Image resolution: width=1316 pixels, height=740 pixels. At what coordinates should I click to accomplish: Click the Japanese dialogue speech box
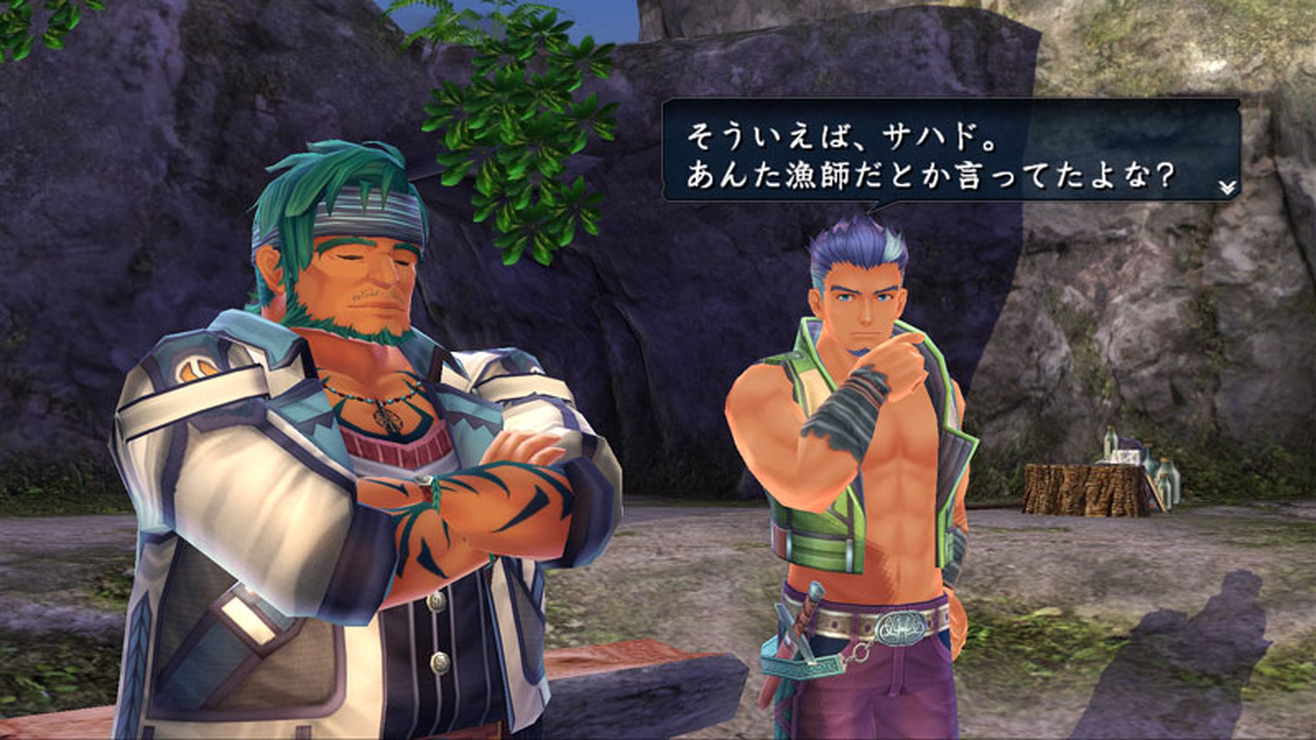pyautogui.click(x=950, y=150)
